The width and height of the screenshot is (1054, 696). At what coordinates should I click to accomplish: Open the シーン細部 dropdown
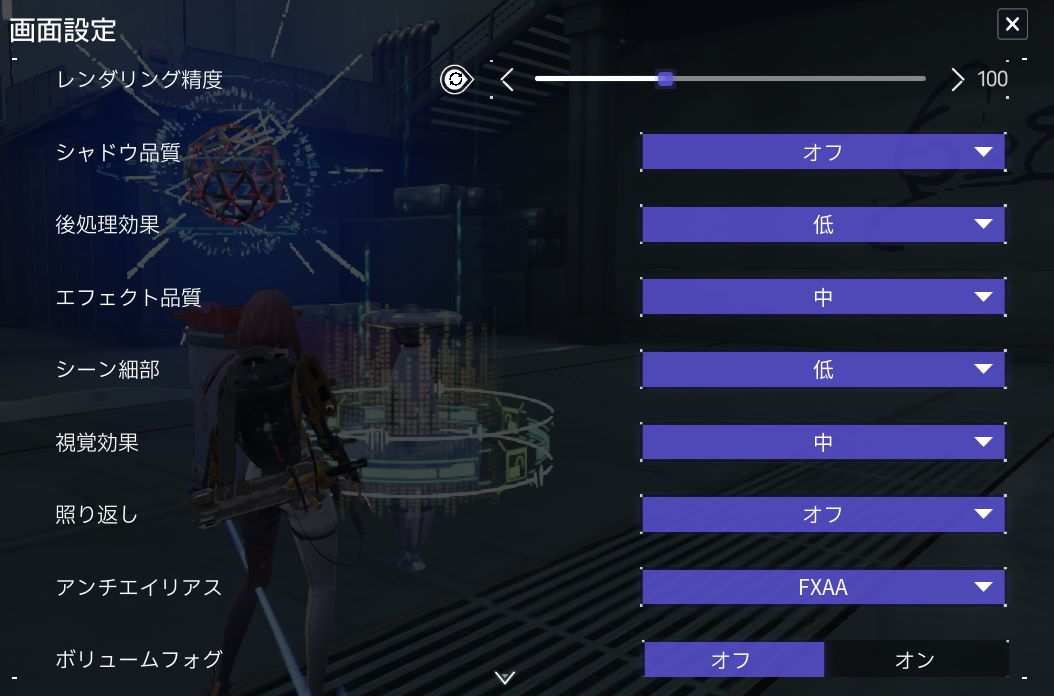coord(823,370)
